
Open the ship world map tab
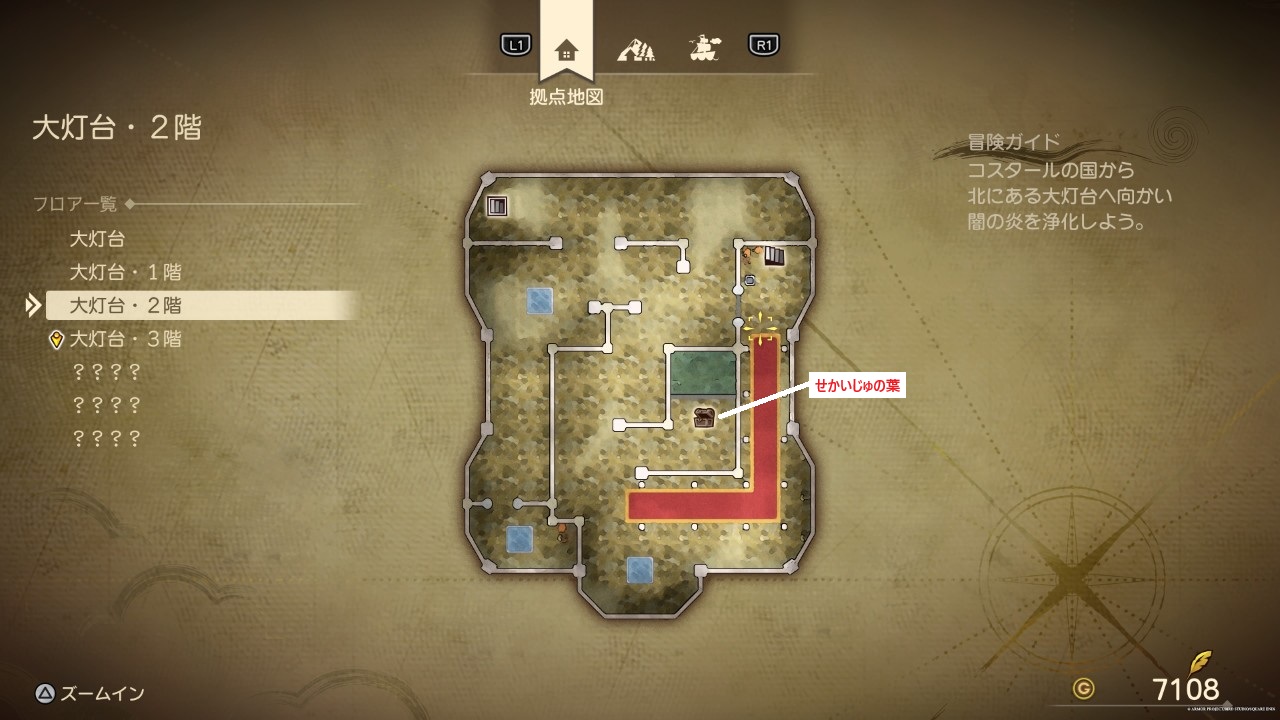(x=704, y=46)
